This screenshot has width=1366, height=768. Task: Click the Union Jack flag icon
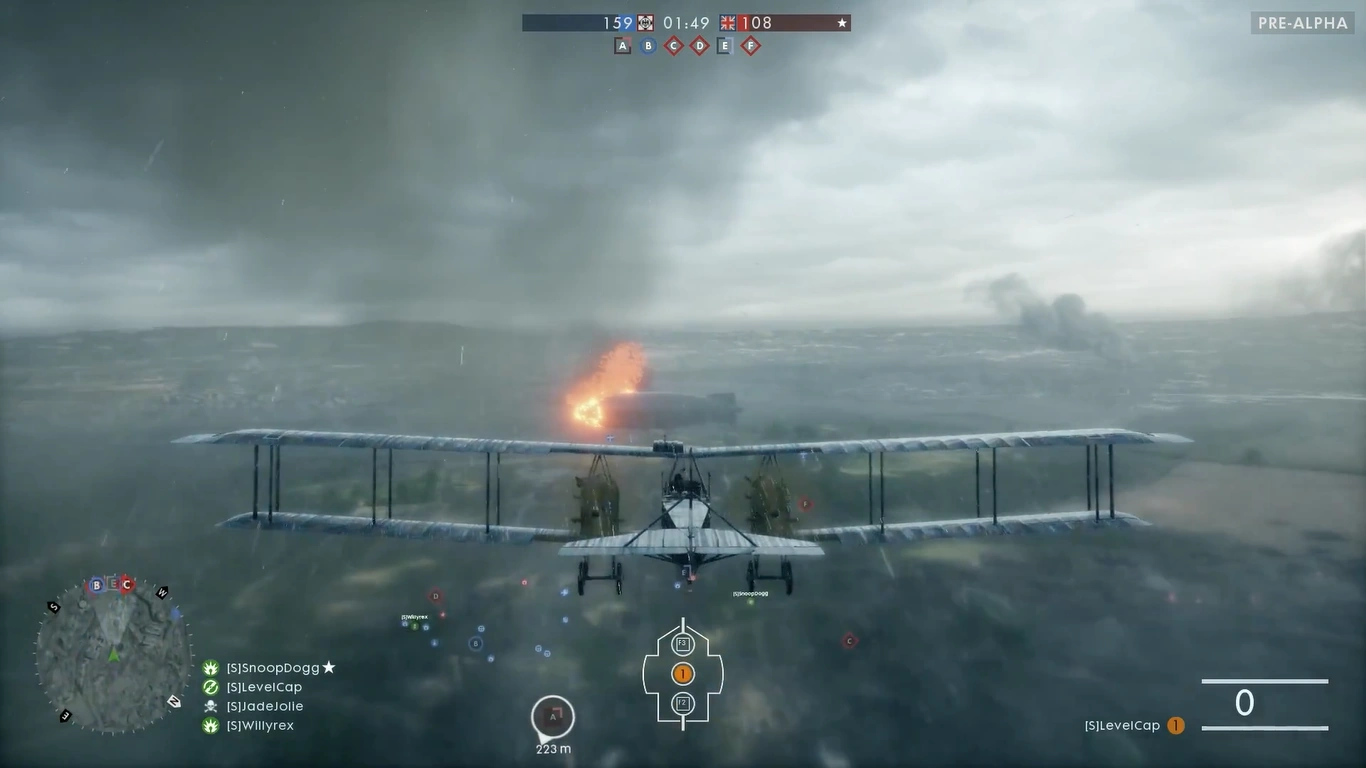tap(725, 23)
